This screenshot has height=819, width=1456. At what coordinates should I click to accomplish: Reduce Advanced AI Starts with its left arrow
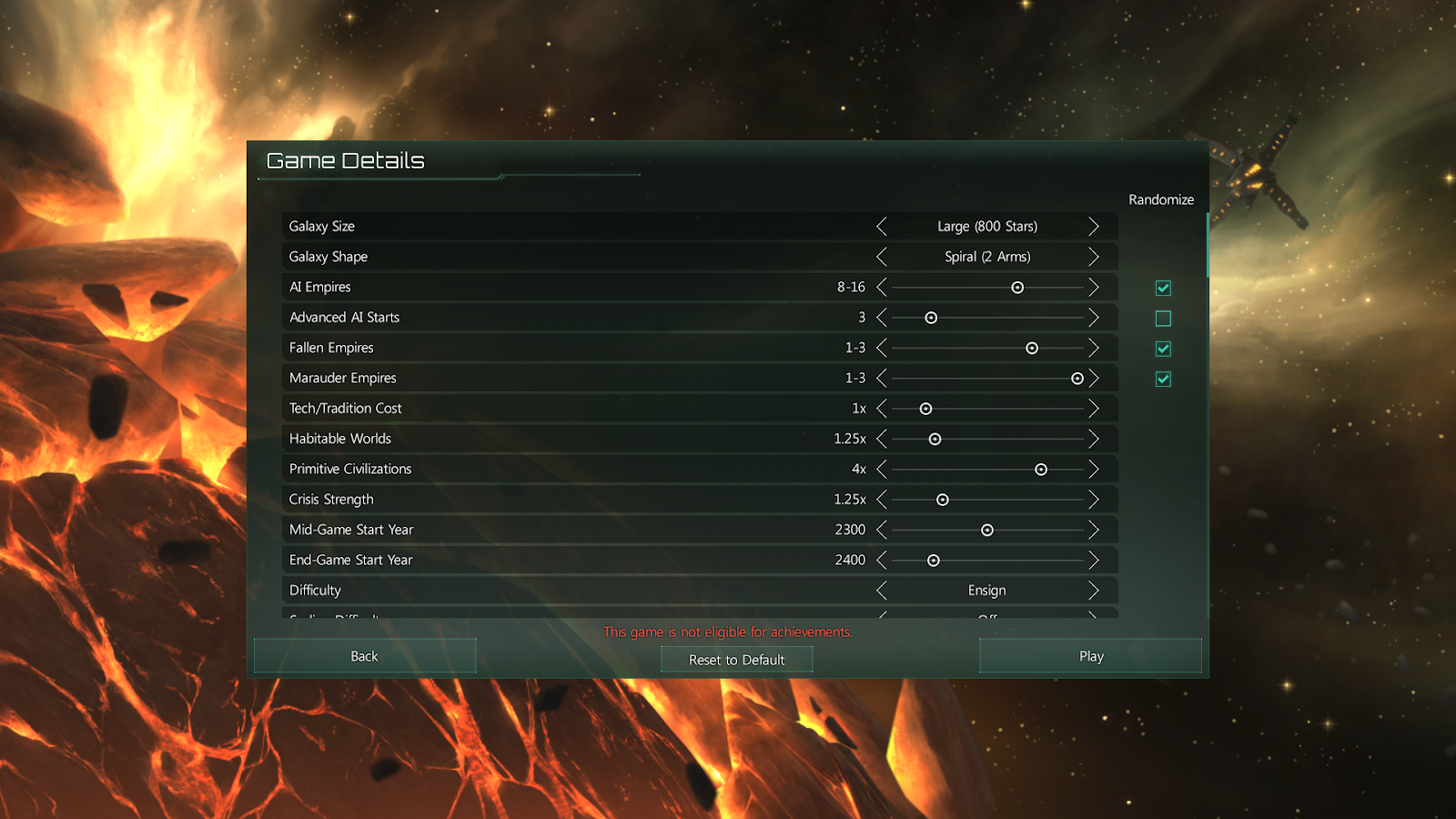(x=881, y=318)
